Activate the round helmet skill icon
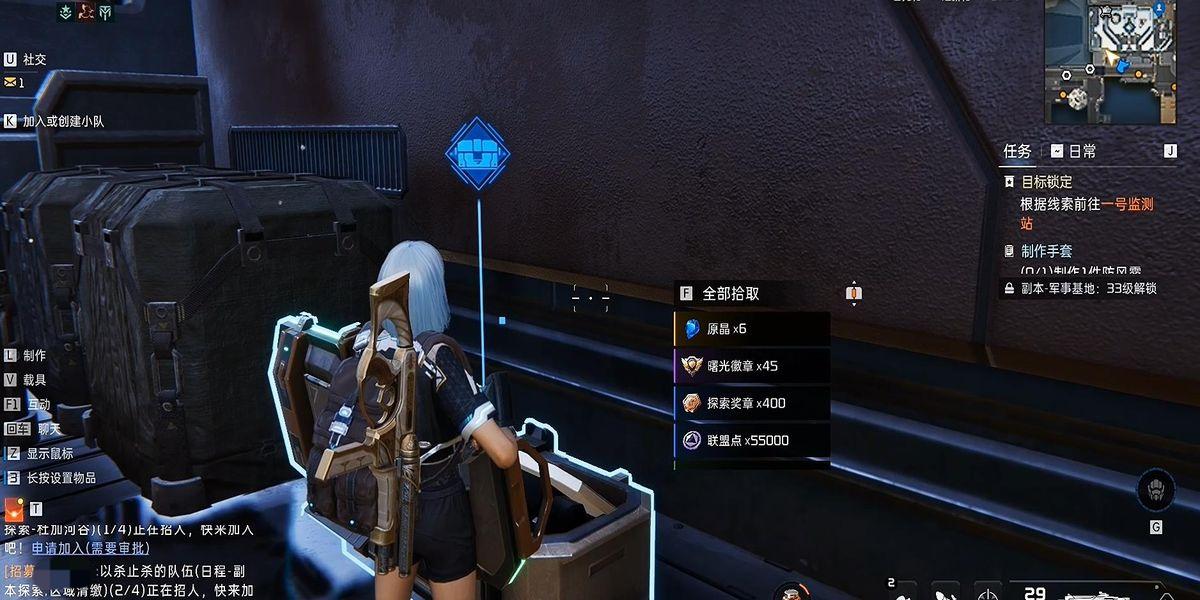The height and width of the screenshot is (600, 1200). click(x=1156, y=491)
